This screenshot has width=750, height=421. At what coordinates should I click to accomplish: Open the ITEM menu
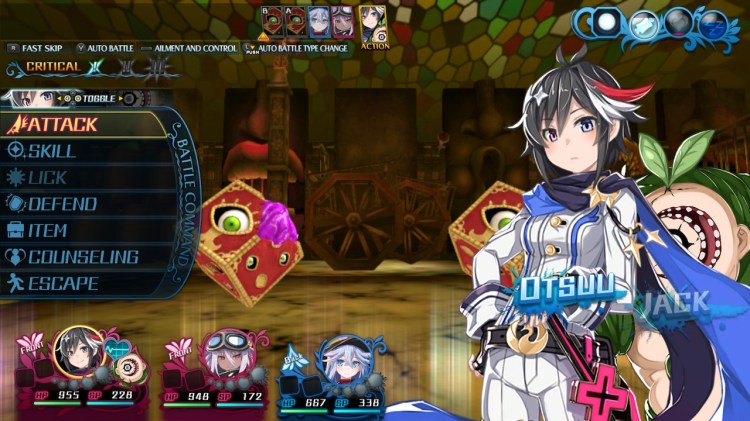(x=48, y=231)
